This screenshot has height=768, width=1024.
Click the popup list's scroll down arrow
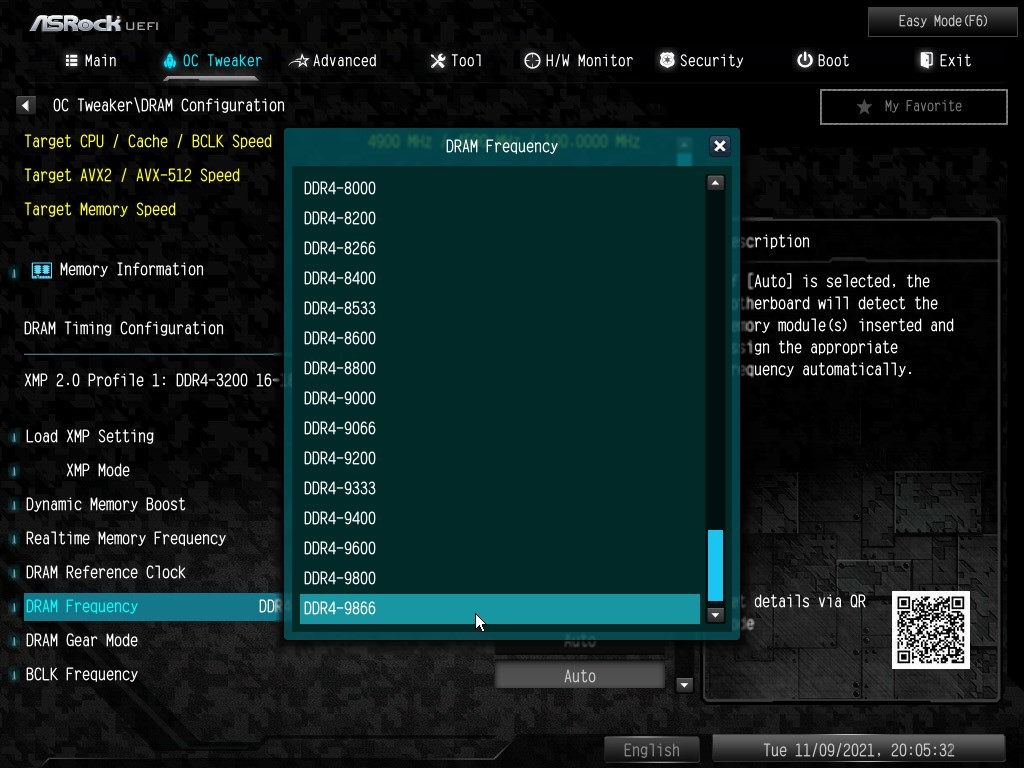click(x=715, y=615)
